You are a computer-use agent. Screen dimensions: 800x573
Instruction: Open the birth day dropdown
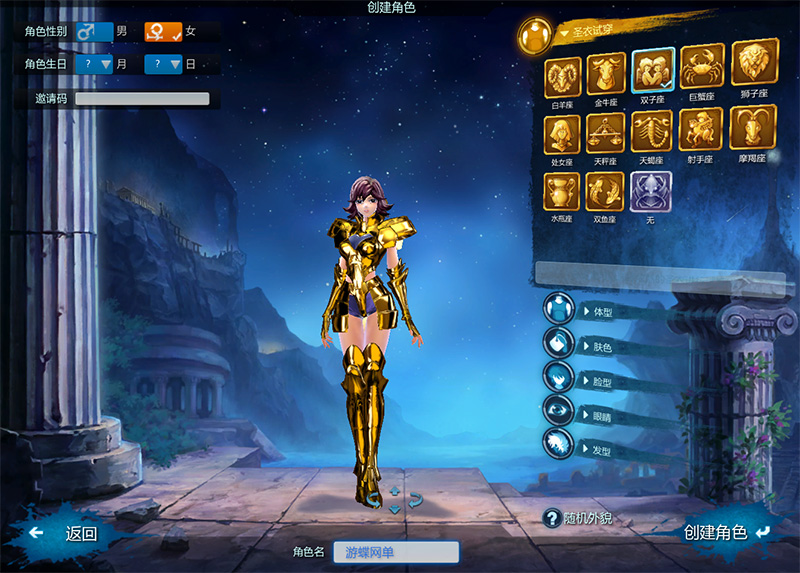(x=163, y=64)
